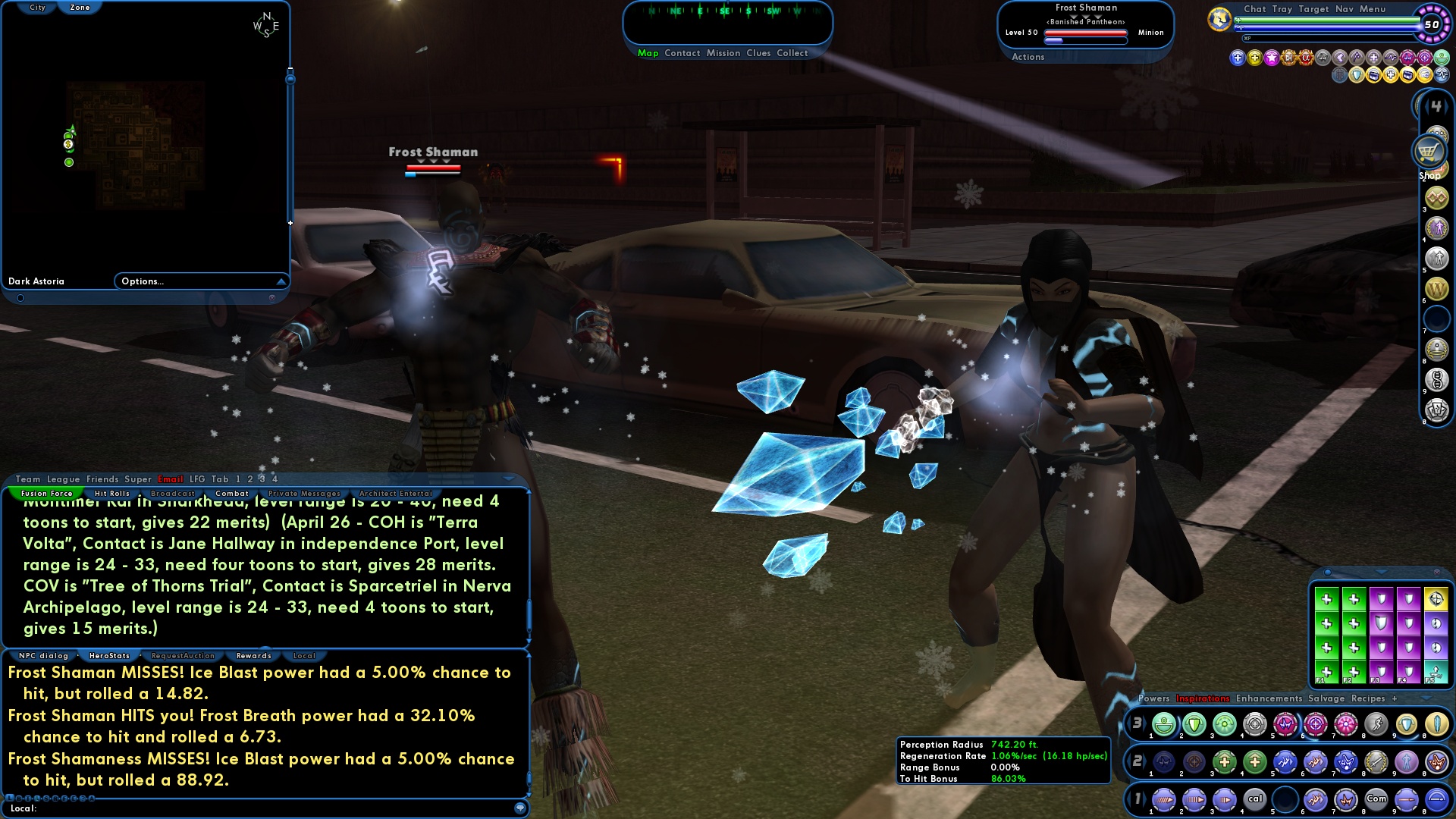Open the Shop via the shopping cart icon
This screenshot has height=819, width=1456.
pos(1429,152)
